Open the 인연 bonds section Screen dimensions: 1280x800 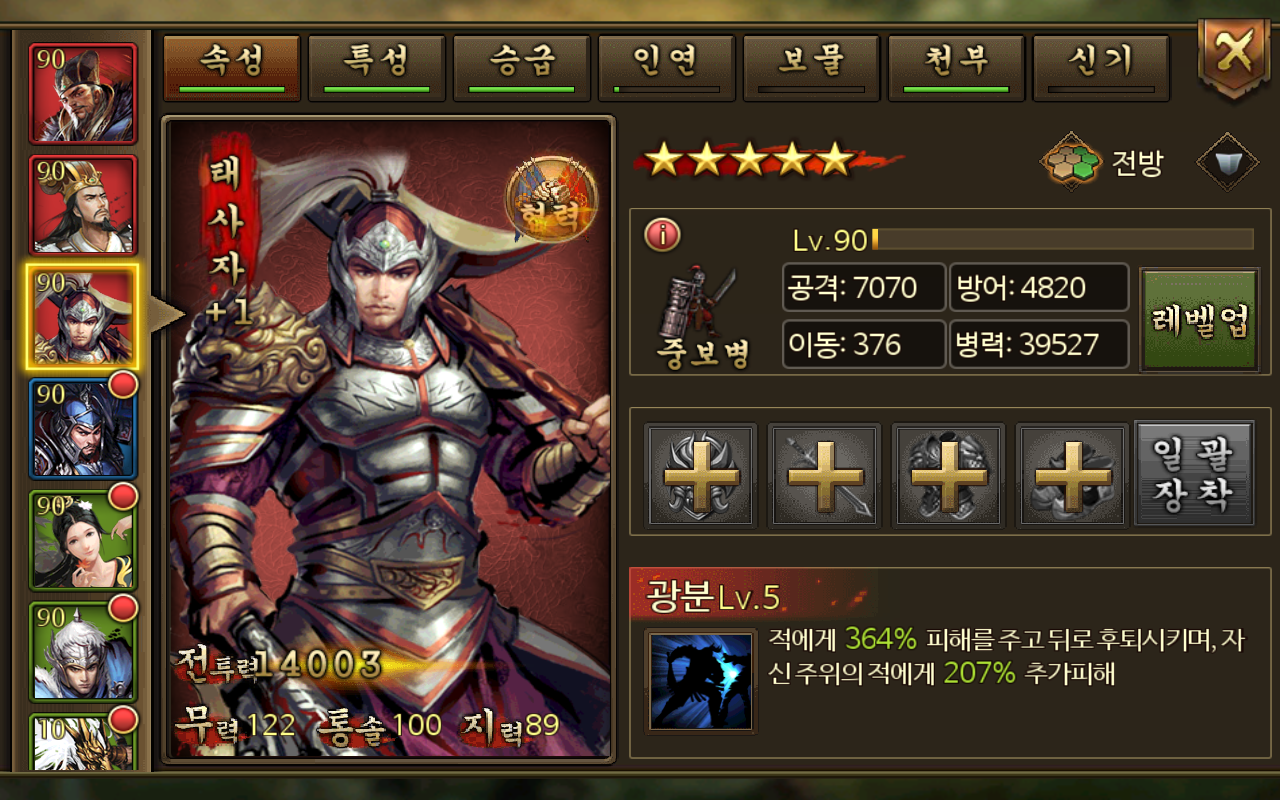(x=666, y=66)
